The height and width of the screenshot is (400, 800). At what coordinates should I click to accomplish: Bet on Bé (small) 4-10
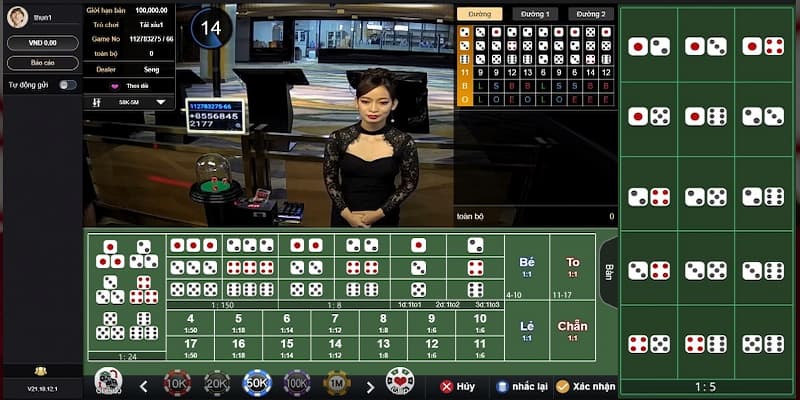[x=527, y=266]
